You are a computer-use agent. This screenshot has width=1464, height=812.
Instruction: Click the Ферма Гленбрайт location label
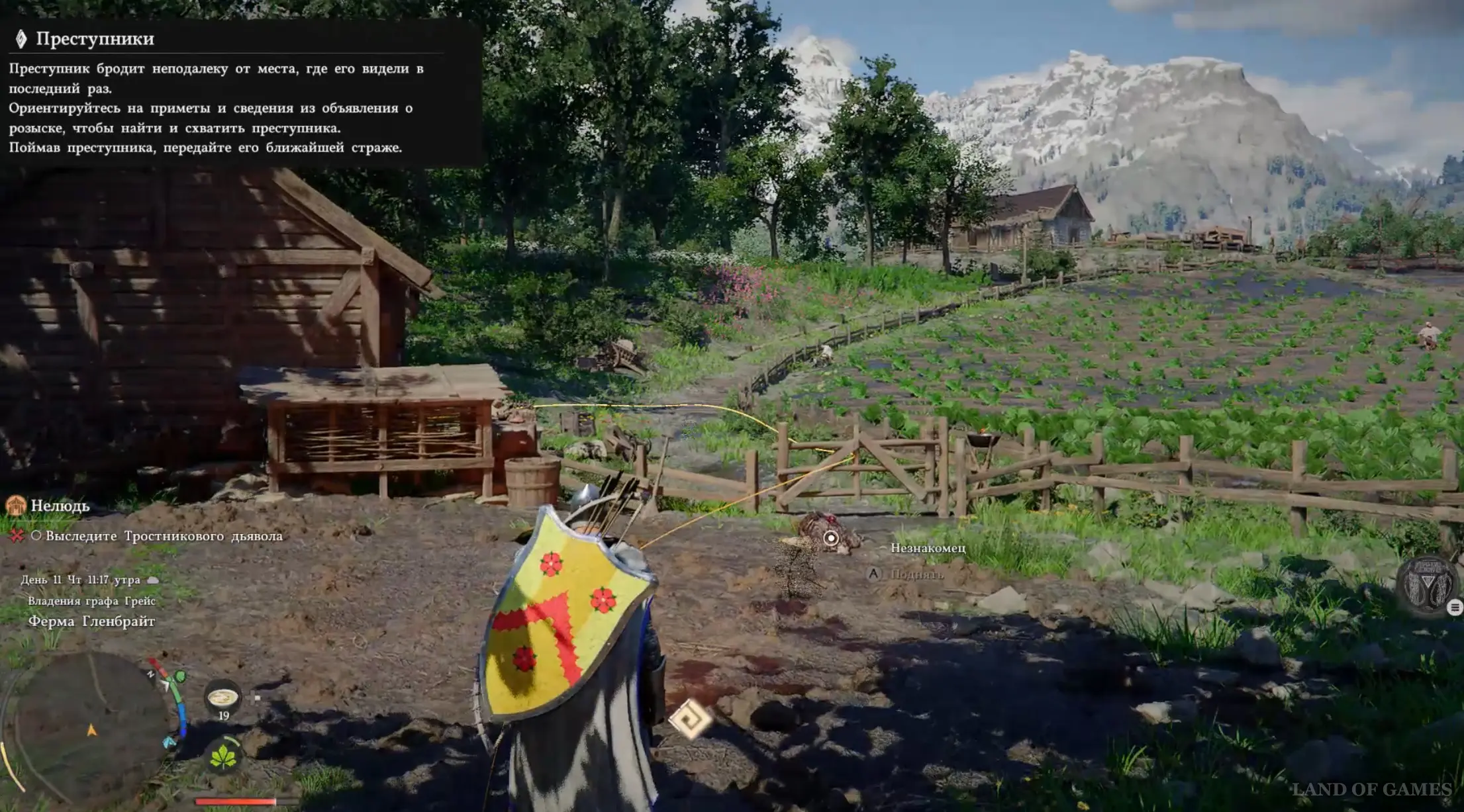click(x=91, y=621)
